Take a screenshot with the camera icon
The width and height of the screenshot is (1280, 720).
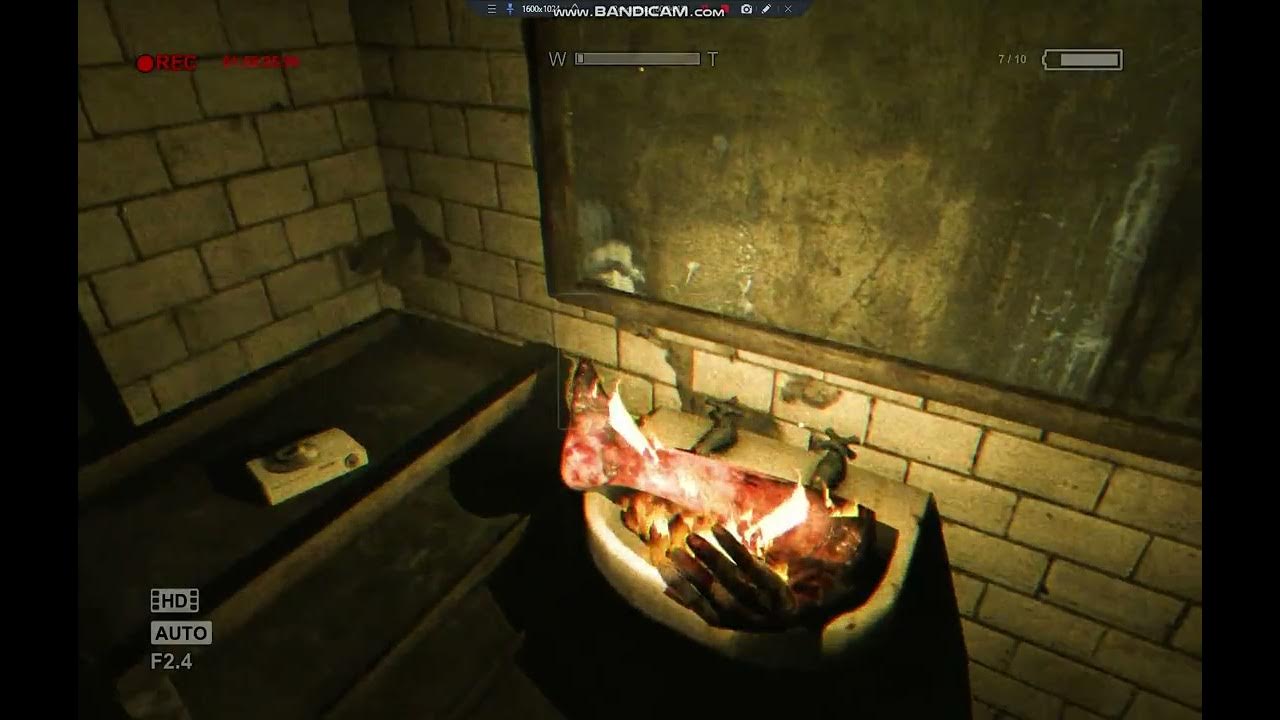(746, 9)
